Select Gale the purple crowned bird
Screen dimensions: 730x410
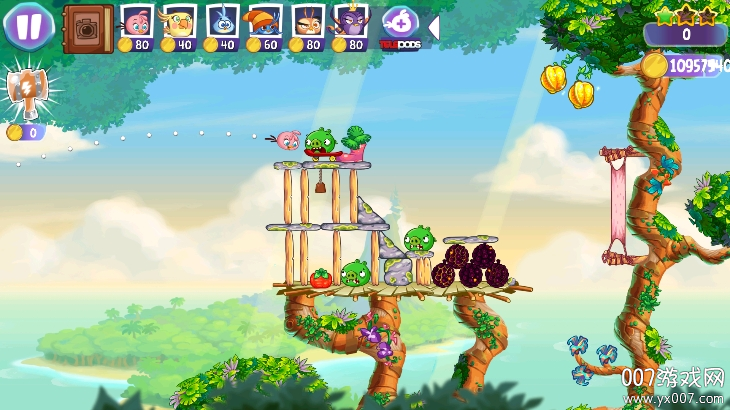(351, 20)
